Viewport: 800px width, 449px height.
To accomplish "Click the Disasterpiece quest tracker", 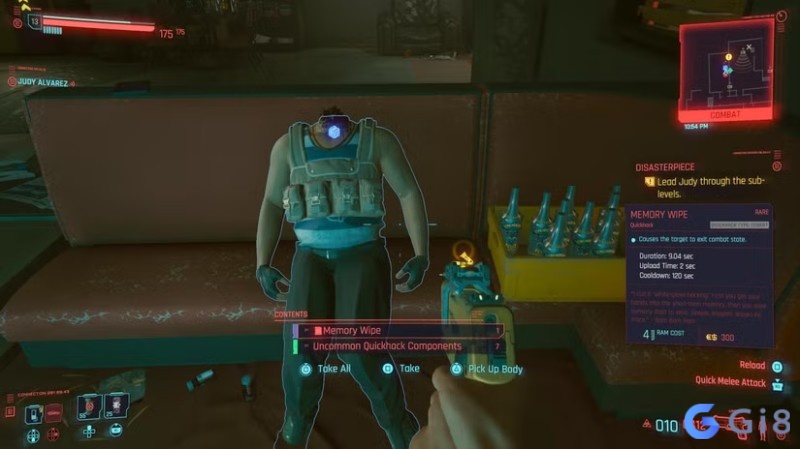I will point(706,174).
